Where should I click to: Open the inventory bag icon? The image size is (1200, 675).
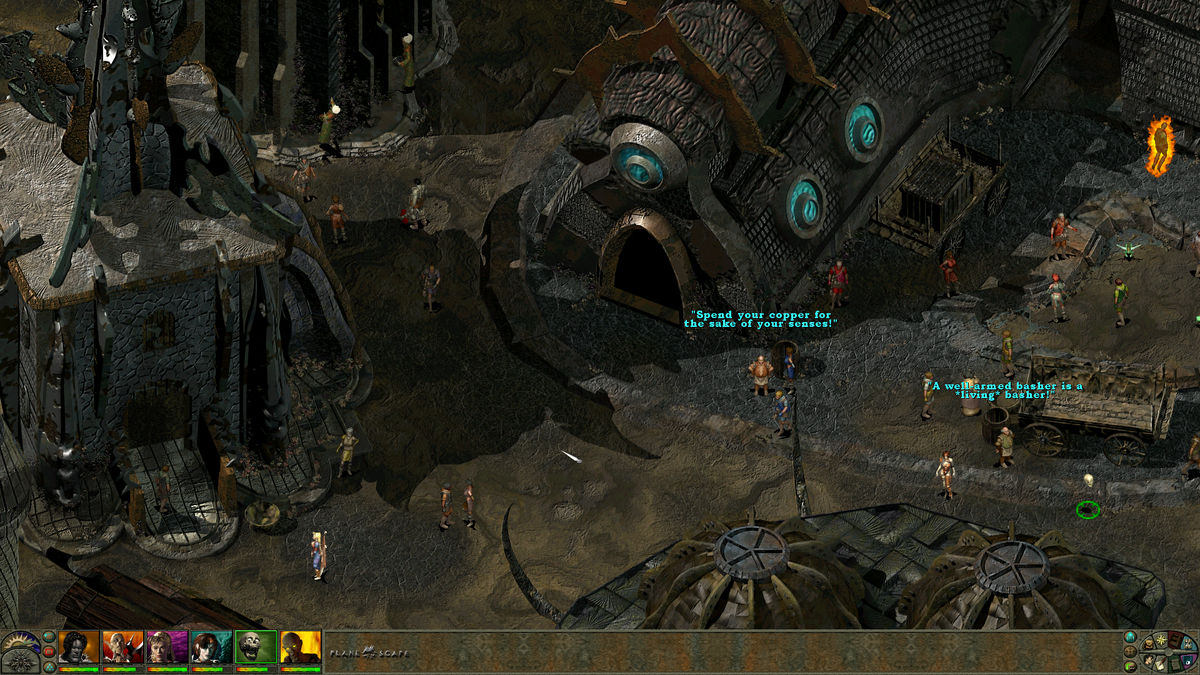pyautogui.click(x=1148, y=644)
